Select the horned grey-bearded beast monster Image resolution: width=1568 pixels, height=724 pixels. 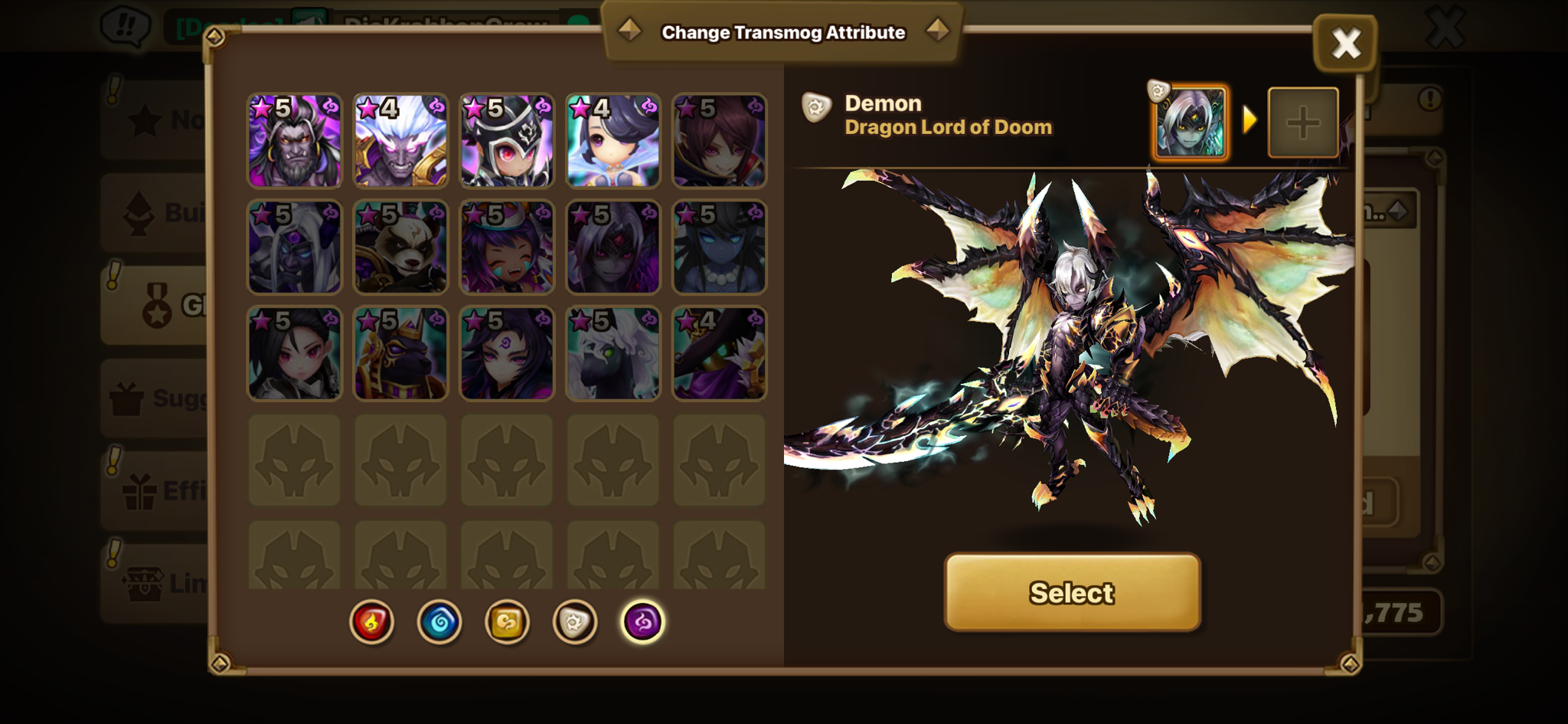[295, 141]
